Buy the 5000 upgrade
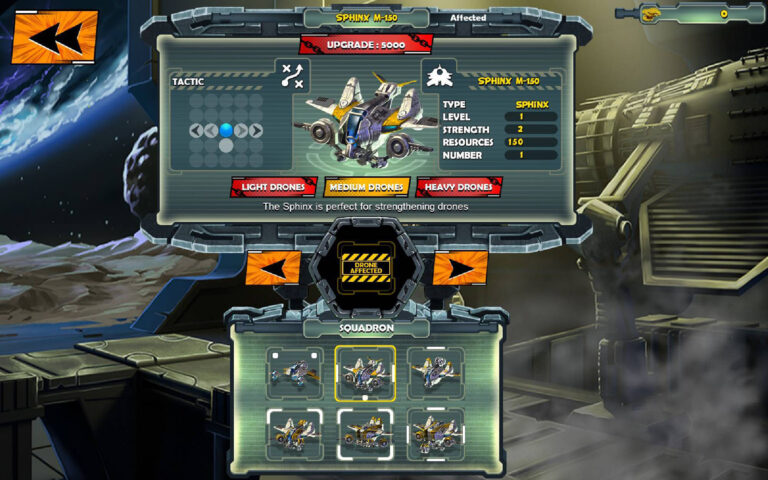 (366, 45)
